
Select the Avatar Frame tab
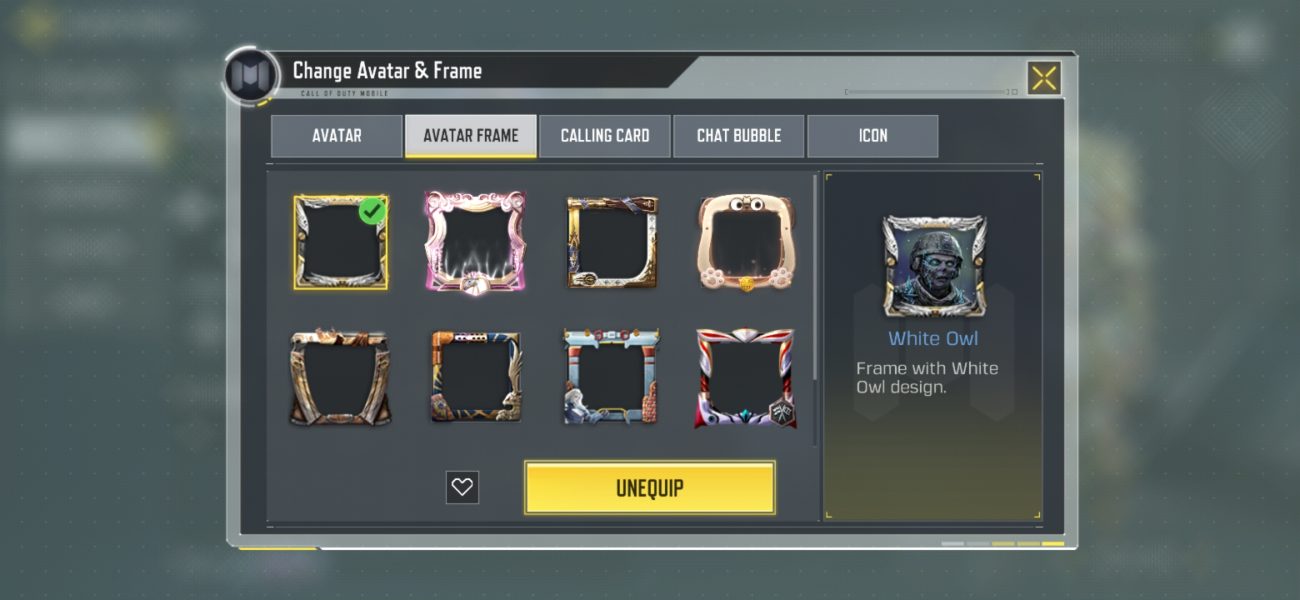click(x=470, y=136)
